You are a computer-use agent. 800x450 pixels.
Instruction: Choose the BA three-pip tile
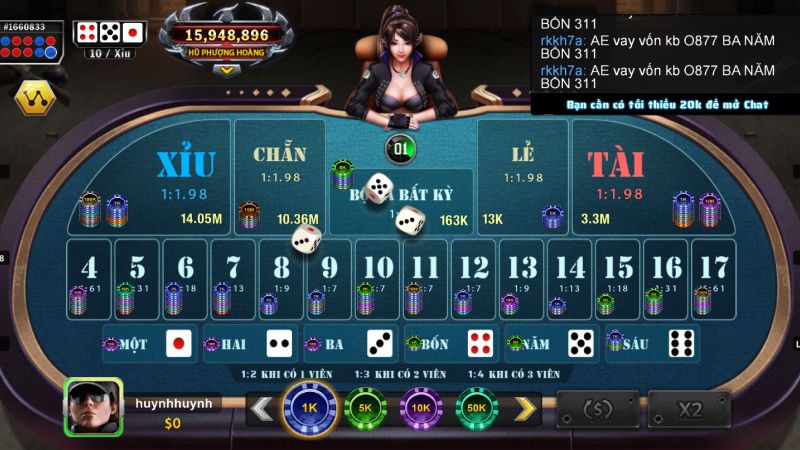pyautogui.click(x=350, y=343)
